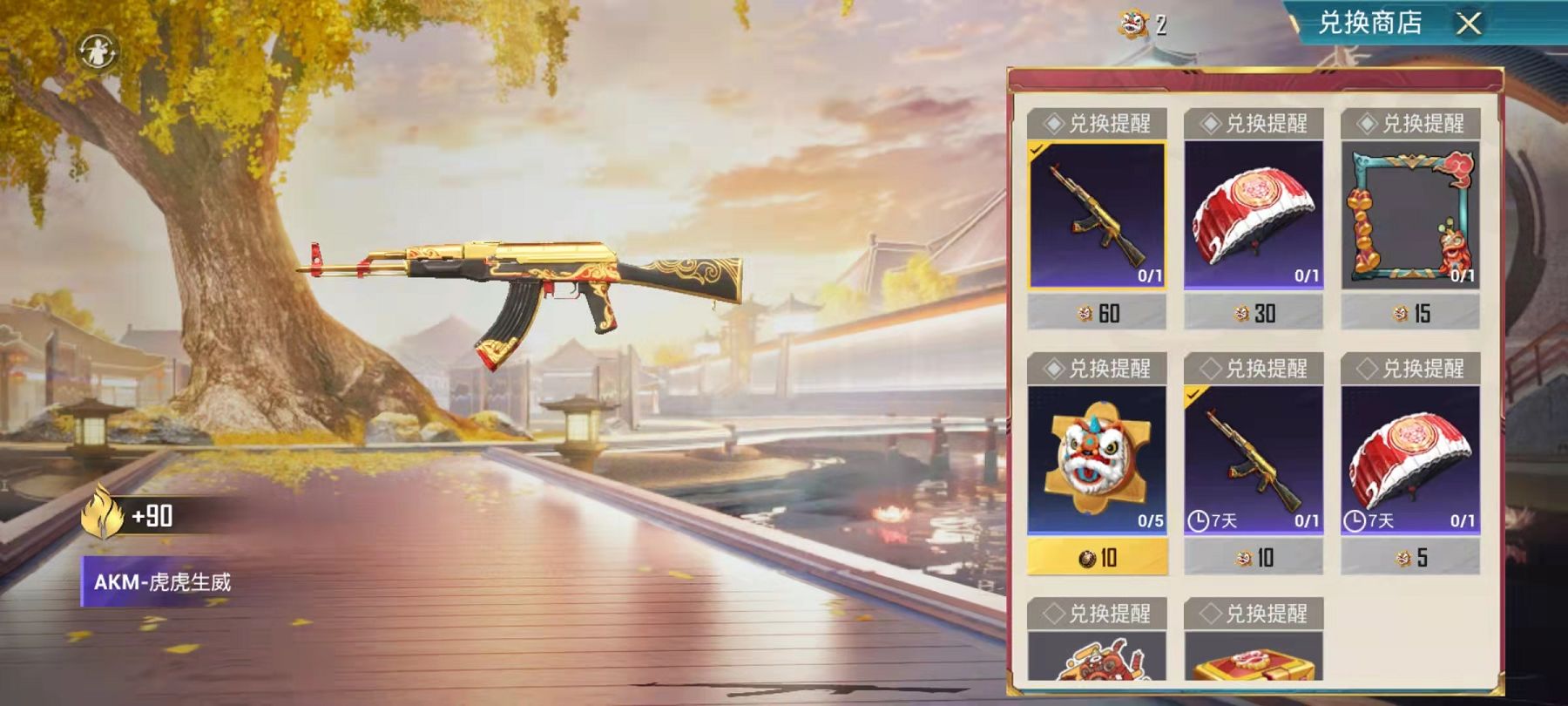This screenshot has height=706, width=1568.
Task: Click the gold-highlighted 10 price button
Action: [x=1097, y=558]
